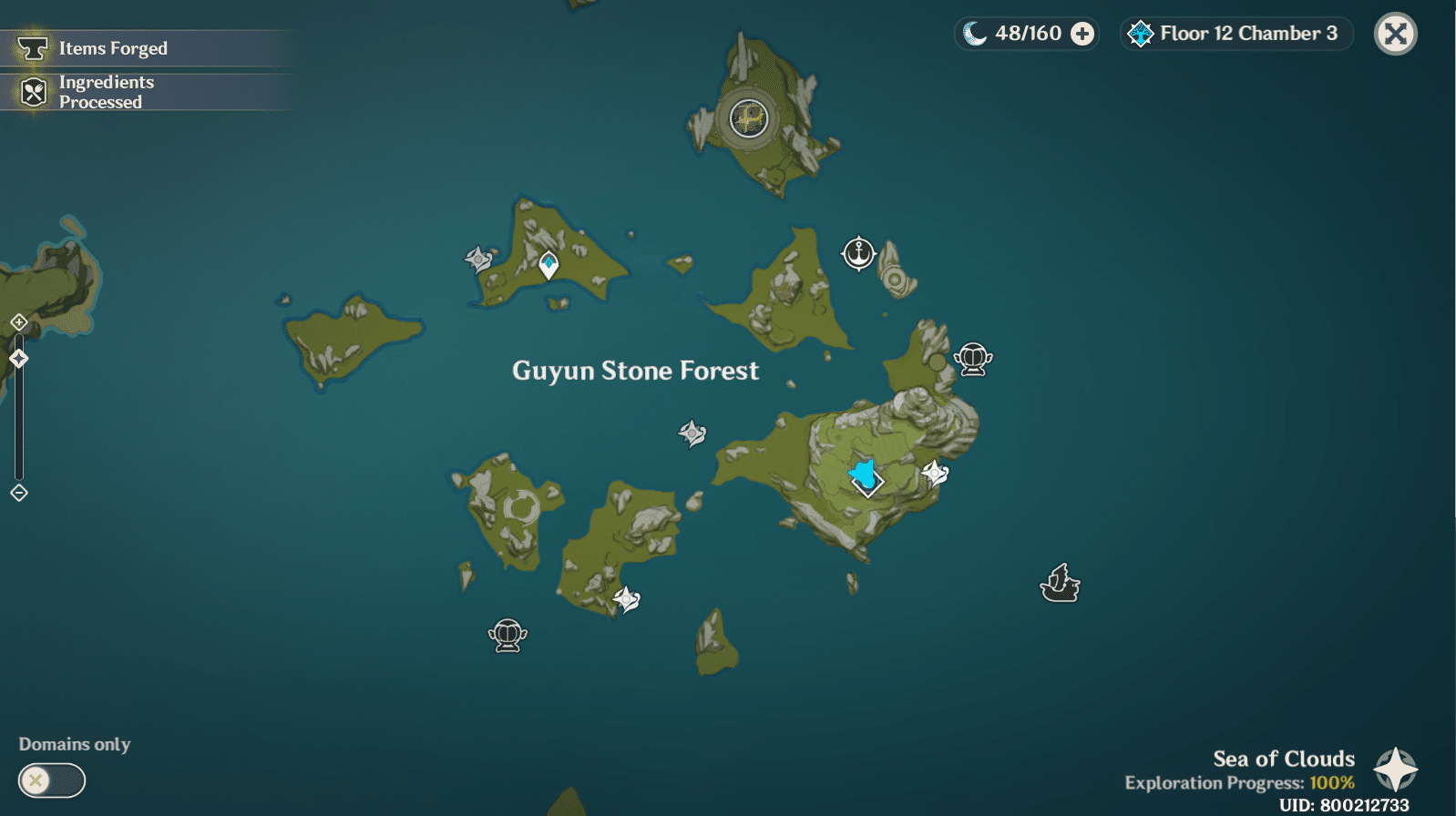
Task: Click the Guyun Stone Forest label
Action: click(635, 371)
